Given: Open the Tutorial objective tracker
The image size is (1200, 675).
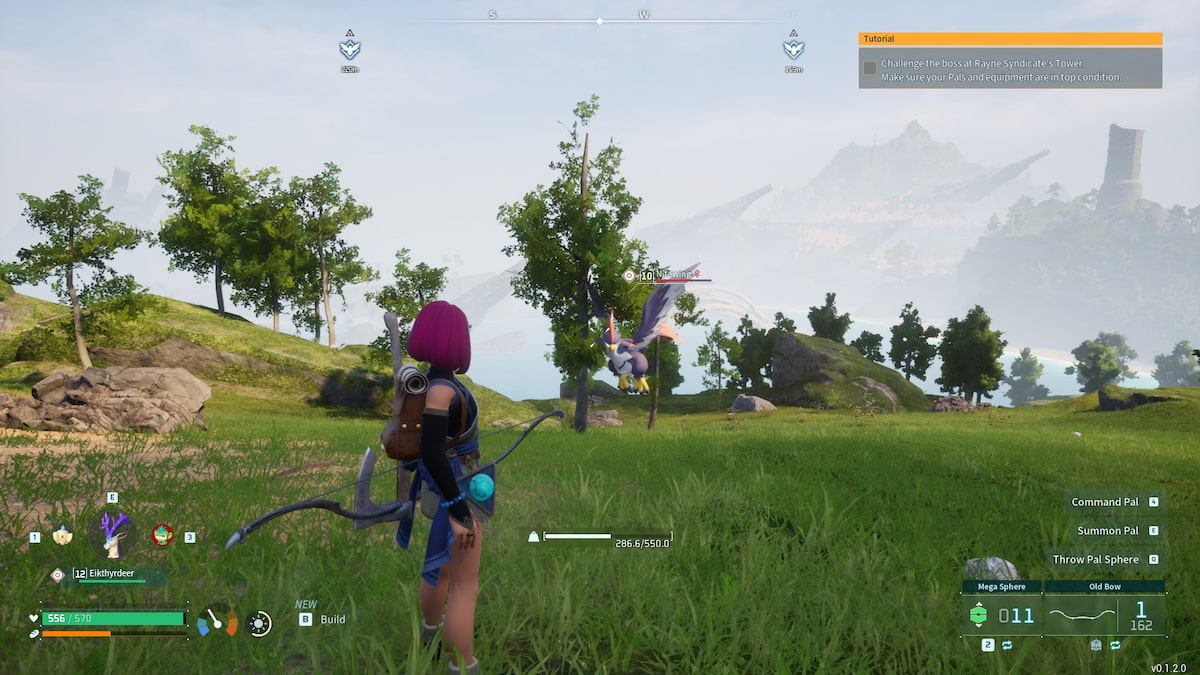Looking at the screenshot, I should pos(1009,39).
